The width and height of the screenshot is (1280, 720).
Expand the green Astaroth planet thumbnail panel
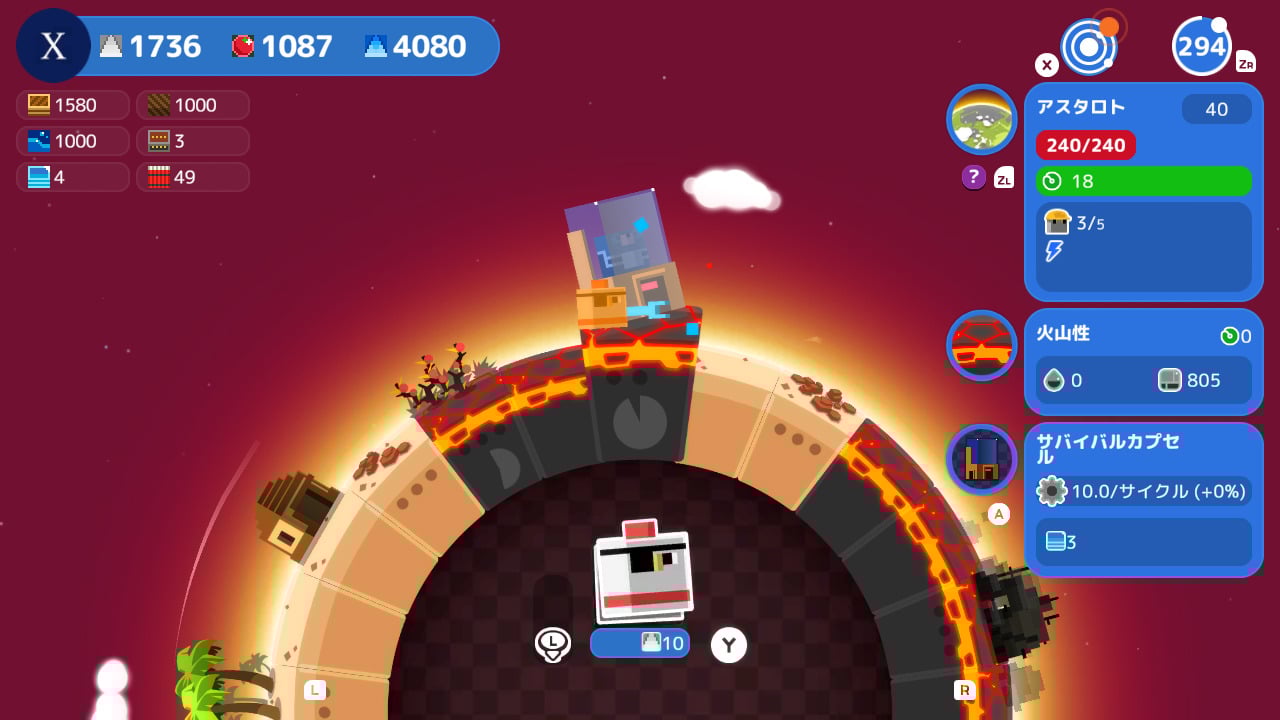coord(981,118)
